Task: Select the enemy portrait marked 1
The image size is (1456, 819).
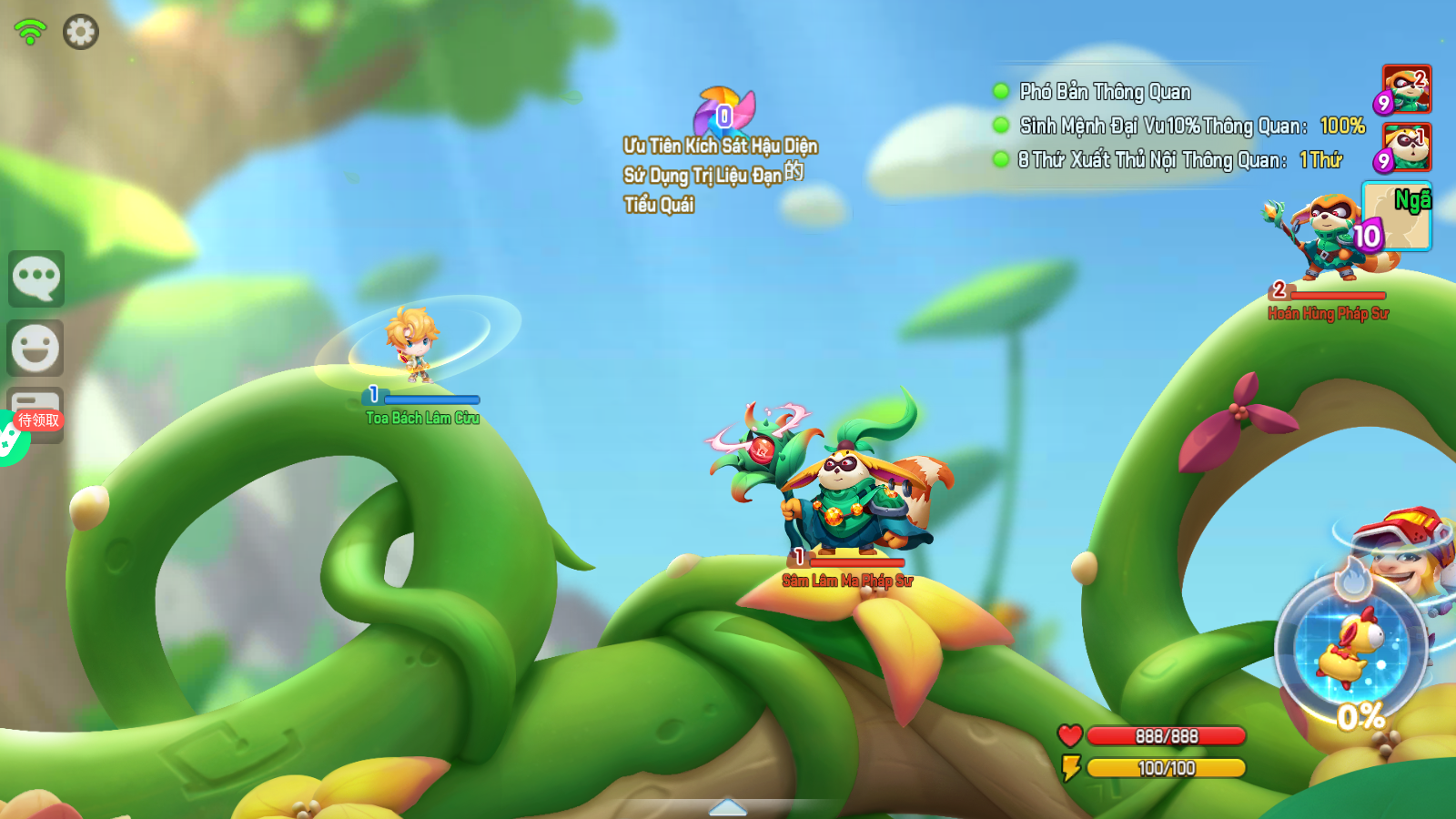Action: click(x=1407, y=147)
